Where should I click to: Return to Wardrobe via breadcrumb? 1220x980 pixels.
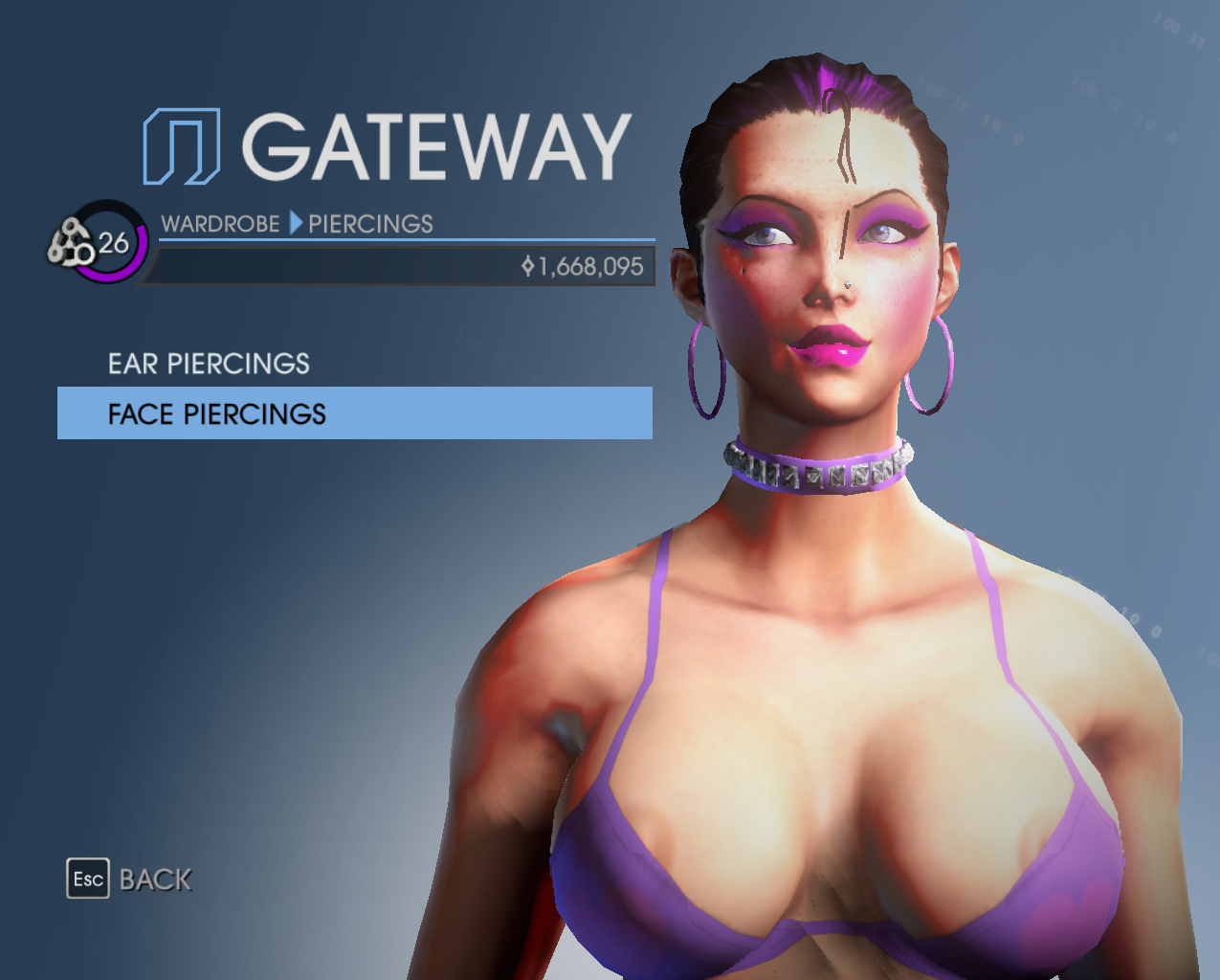pyautogui.click(x=220, y=224)
